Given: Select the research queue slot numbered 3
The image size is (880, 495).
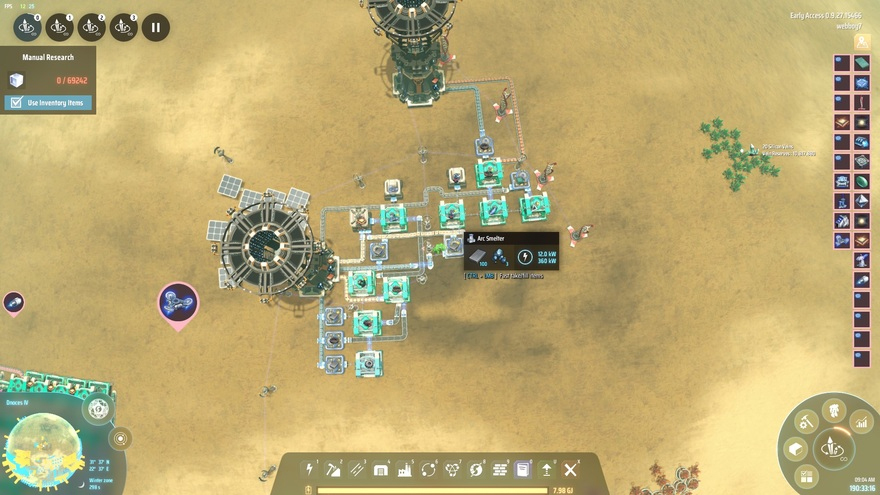Looking at the screenshot, I should [x=123, y=27].
